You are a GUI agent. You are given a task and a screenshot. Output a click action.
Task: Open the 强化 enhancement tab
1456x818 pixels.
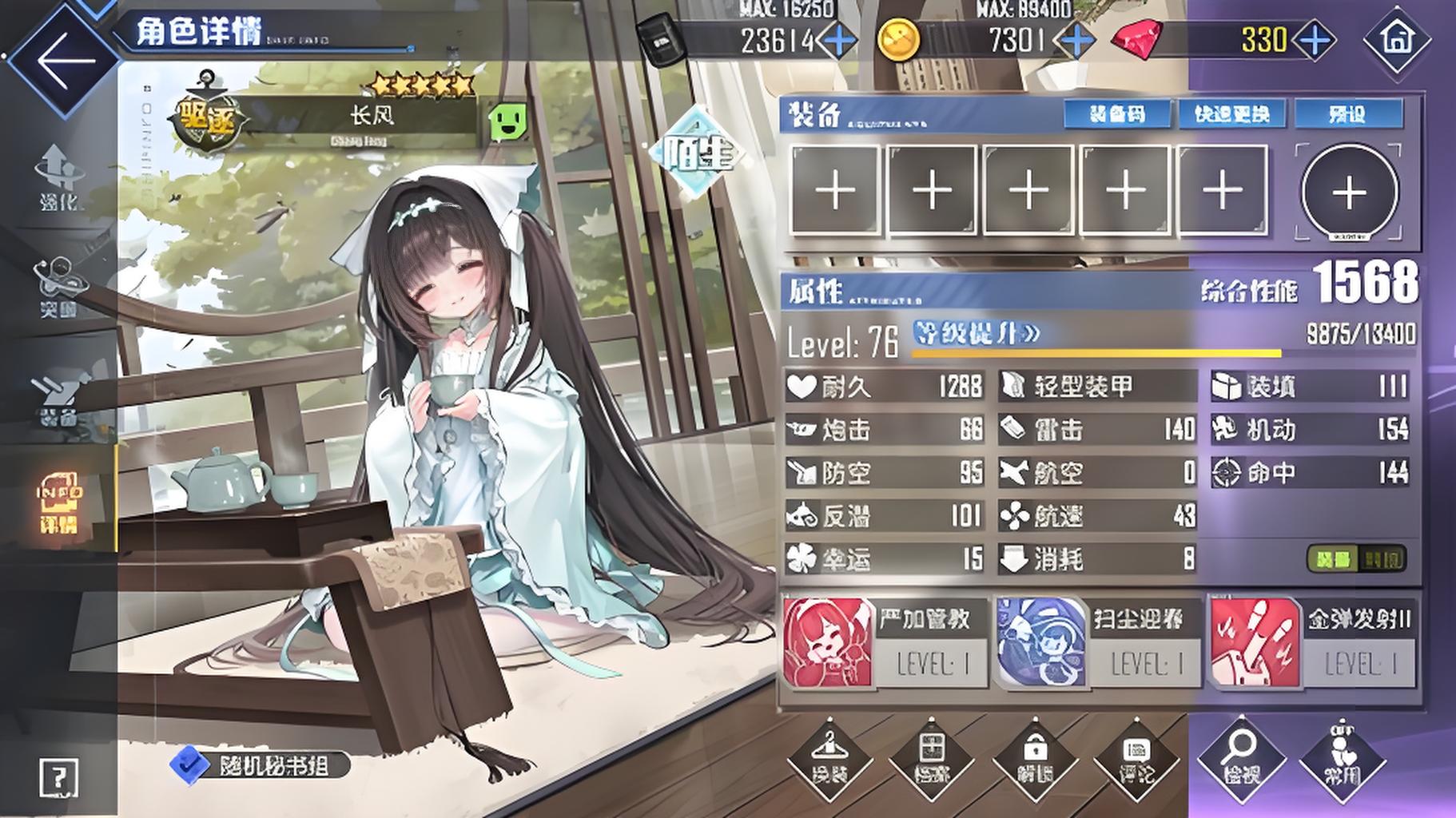(x=59, y=177)
